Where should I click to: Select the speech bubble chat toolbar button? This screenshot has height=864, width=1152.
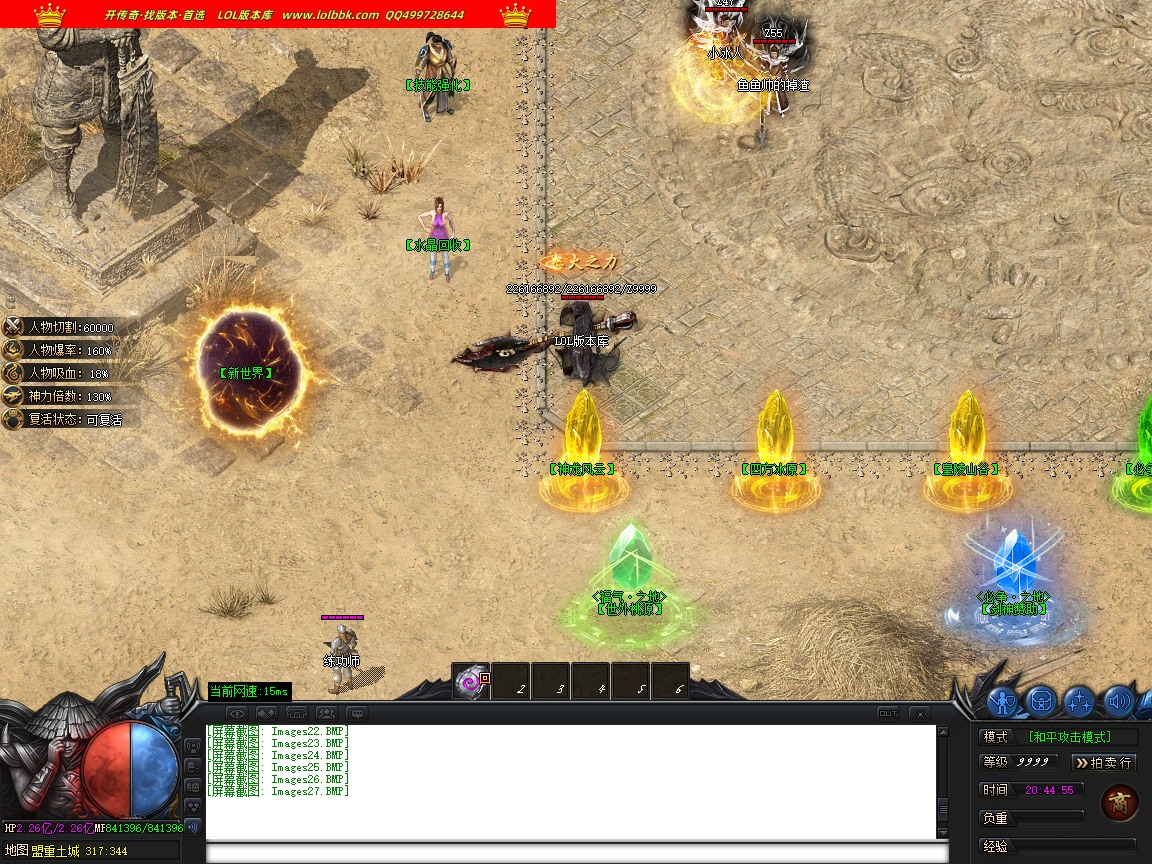point(356,713)
